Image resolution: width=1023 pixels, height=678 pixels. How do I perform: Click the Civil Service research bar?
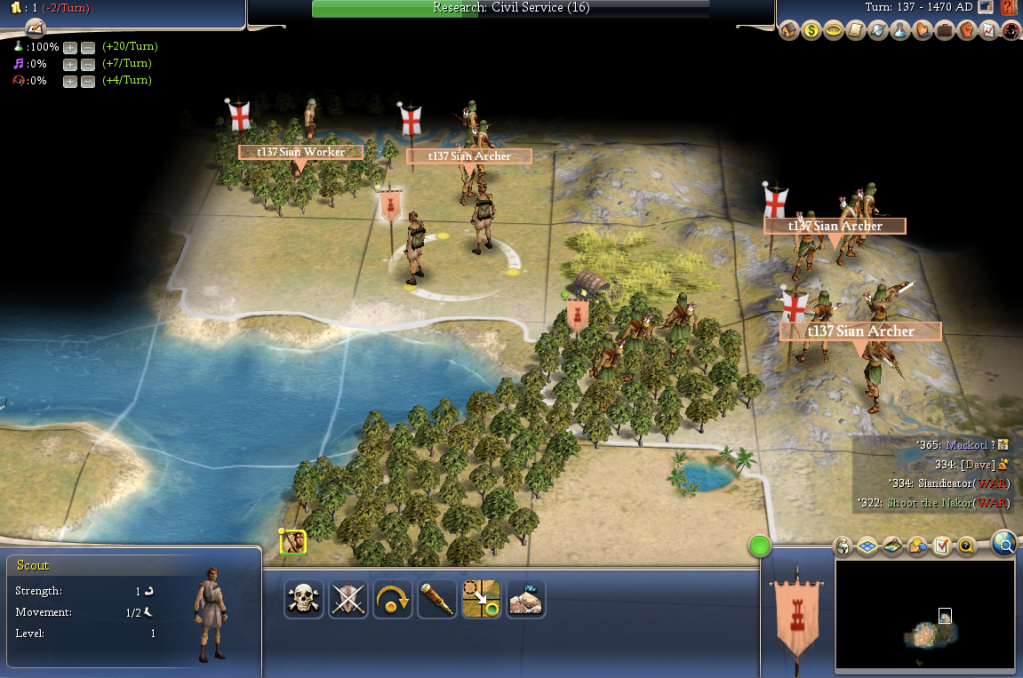[x=511, y=8]
